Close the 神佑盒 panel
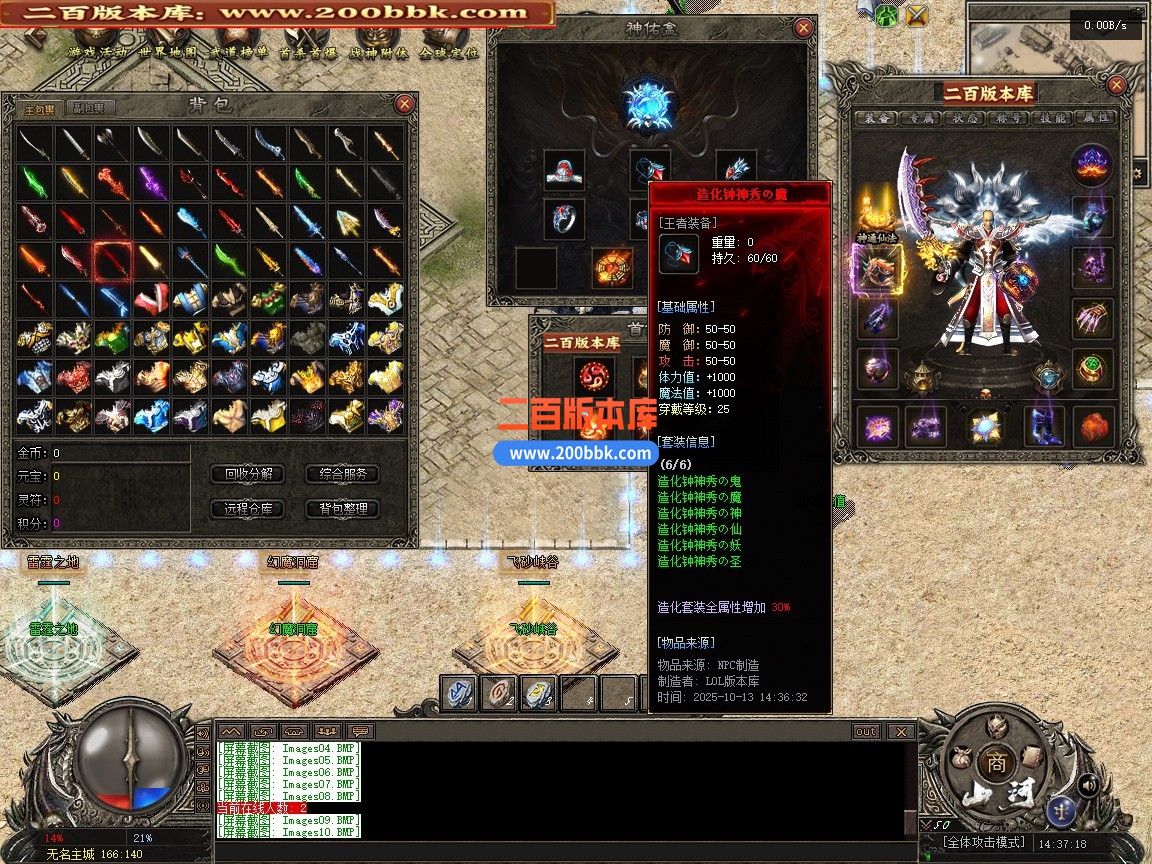1152x864 pixels. tap(803, 28)
